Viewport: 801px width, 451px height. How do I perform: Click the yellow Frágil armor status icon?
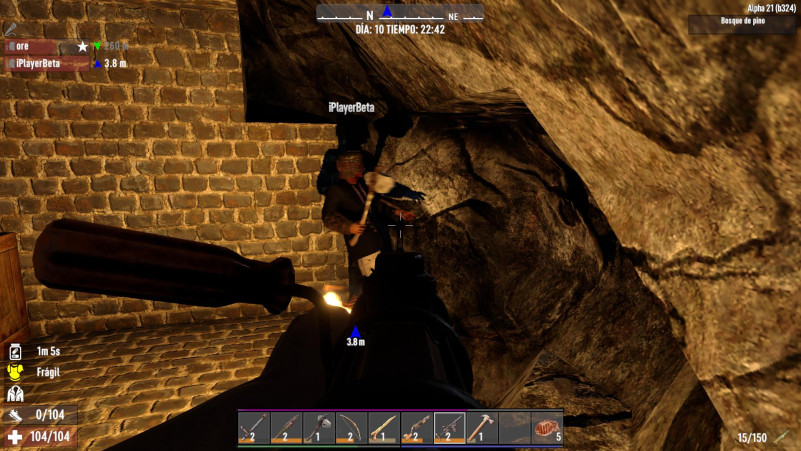[15, 372]
